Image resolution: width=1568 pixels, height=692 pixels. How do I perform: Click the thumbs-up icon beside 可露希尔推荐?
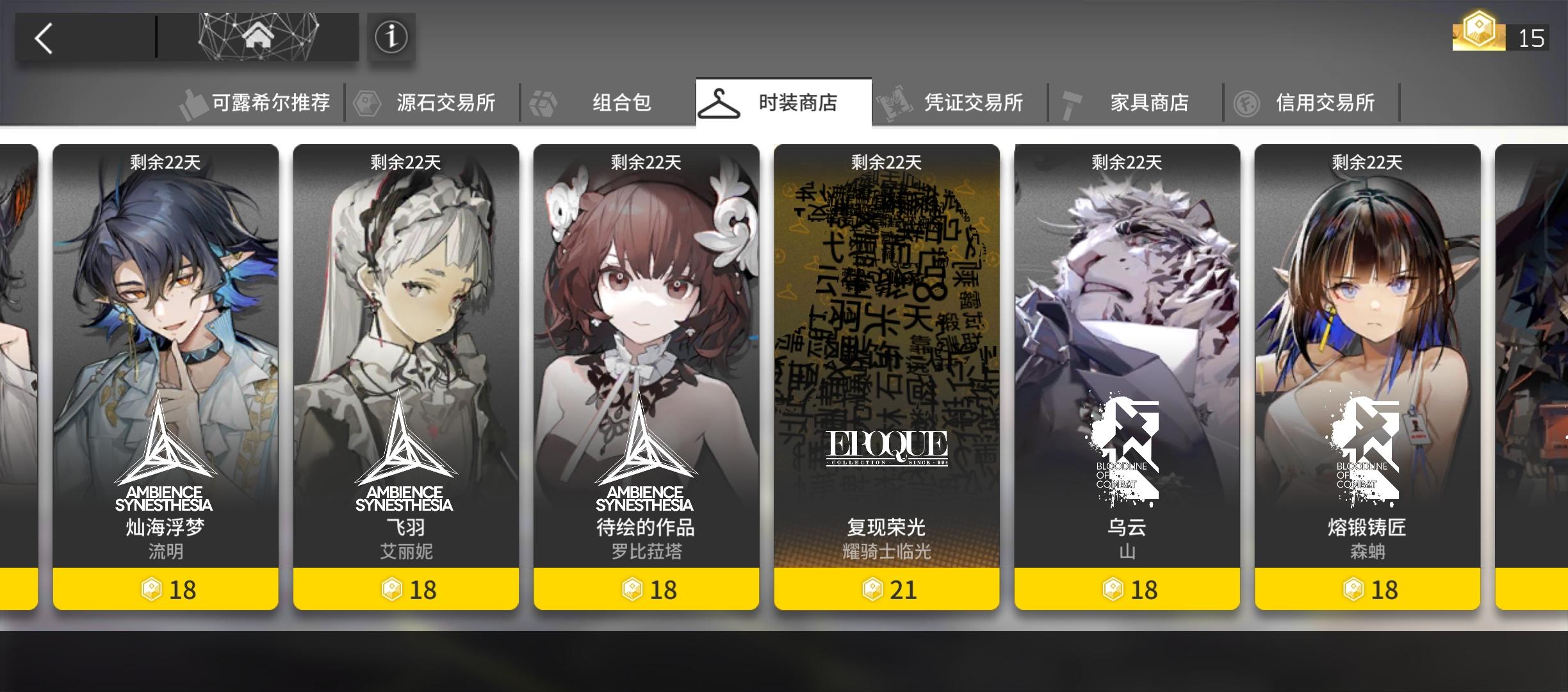tap(192, 101)
